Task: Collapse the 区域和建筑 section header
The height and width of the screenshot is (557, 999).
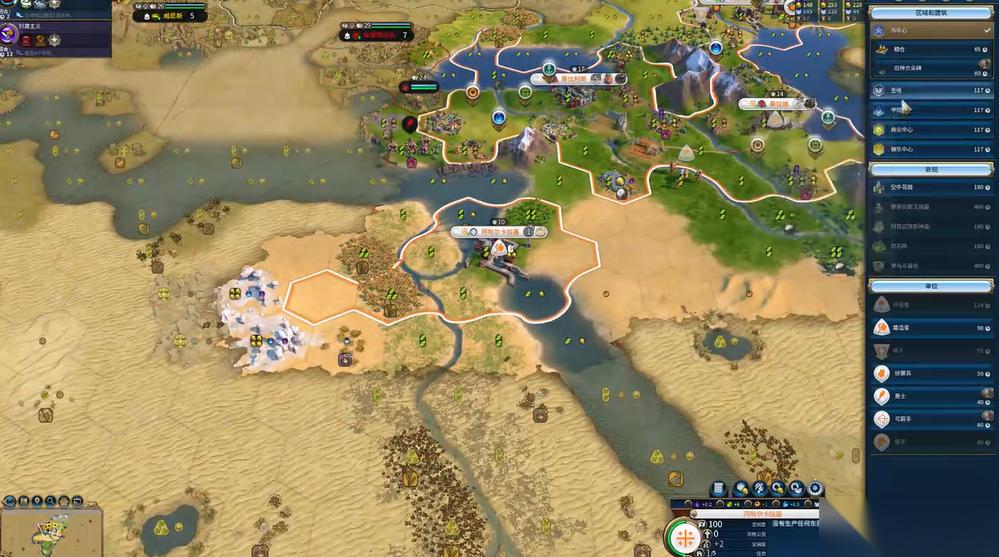Action: pyautogui.click(x=931, y=12)
